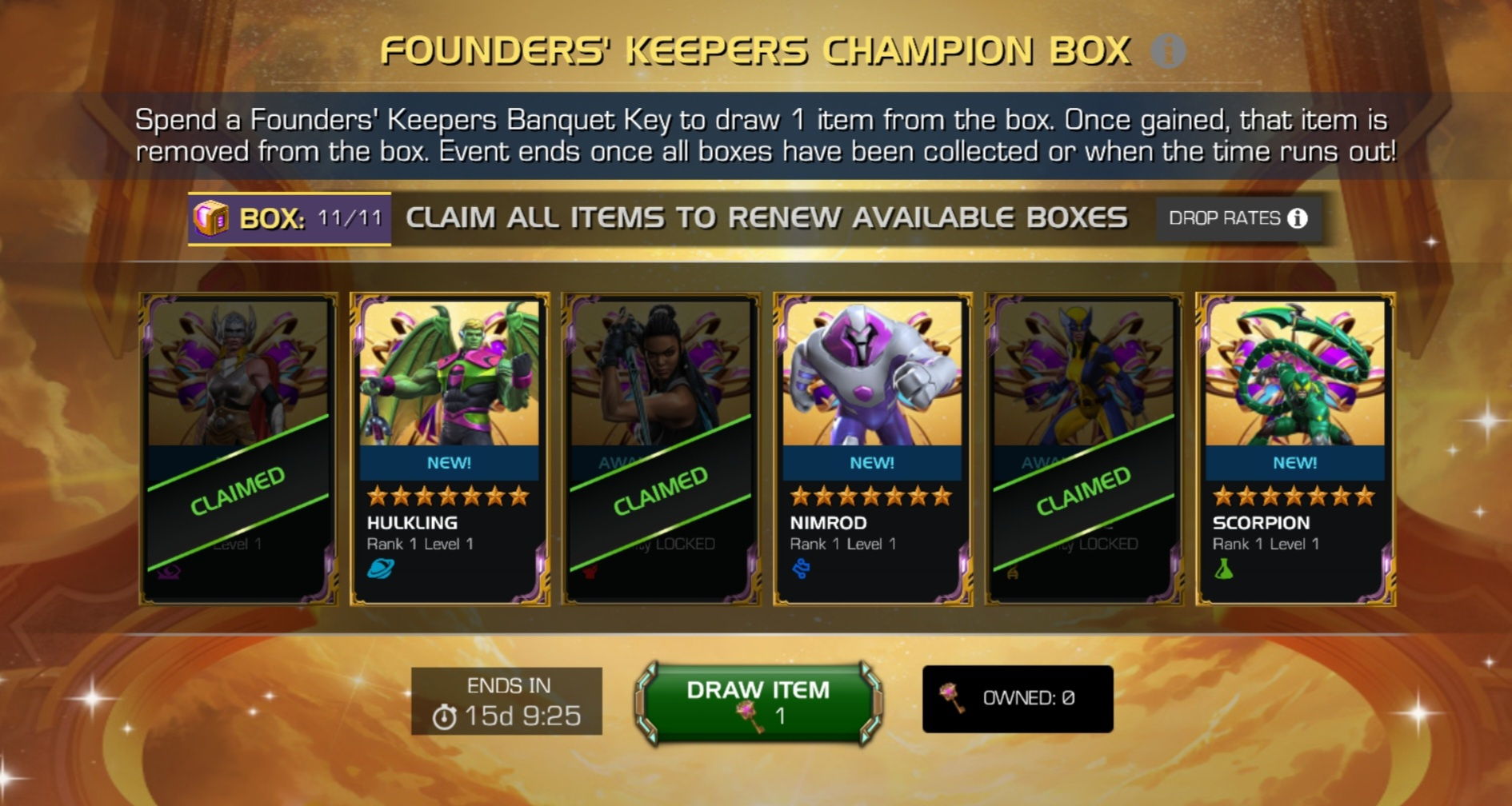Click the first CLAIMED champion card
1512x806 pixels.
click(x=236, y=448)
